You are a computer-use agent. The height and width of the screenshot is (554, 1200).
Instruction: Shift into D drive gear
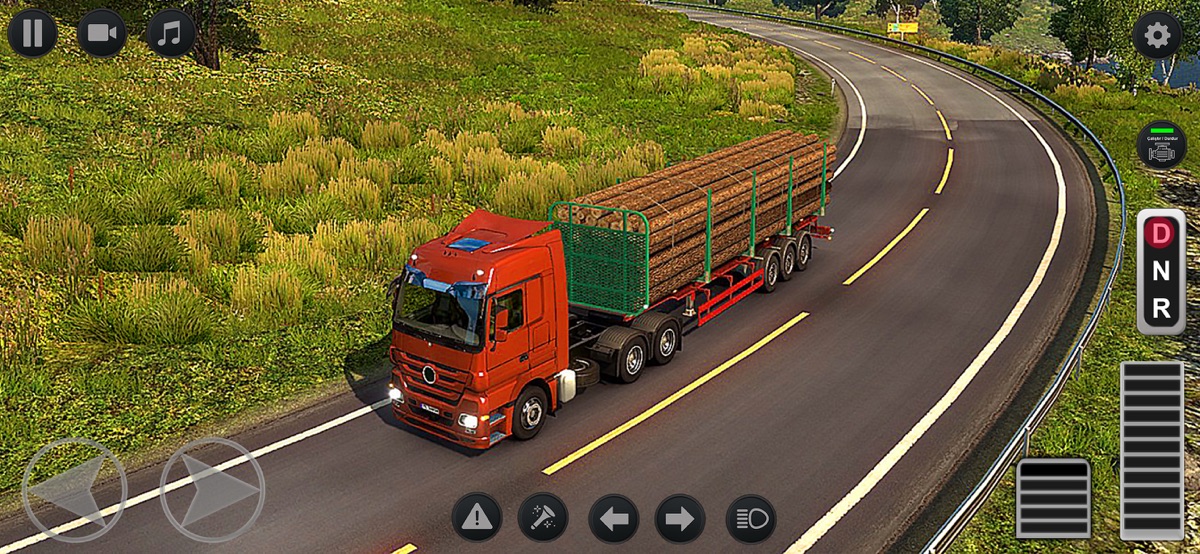coord(1161,234)
